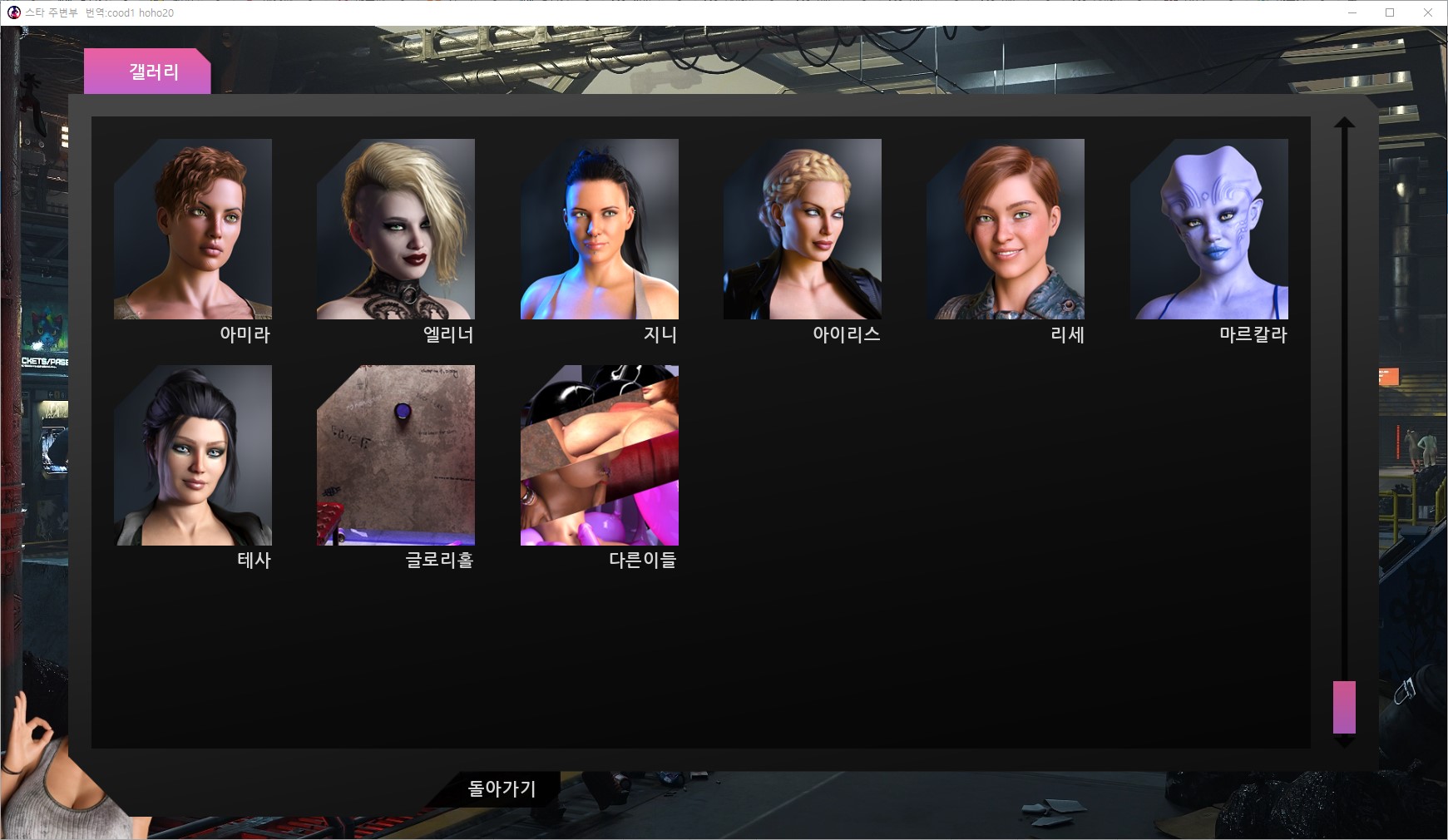
Task: Open the 아미라 gallery portrait
Action: tap(193, 229)
